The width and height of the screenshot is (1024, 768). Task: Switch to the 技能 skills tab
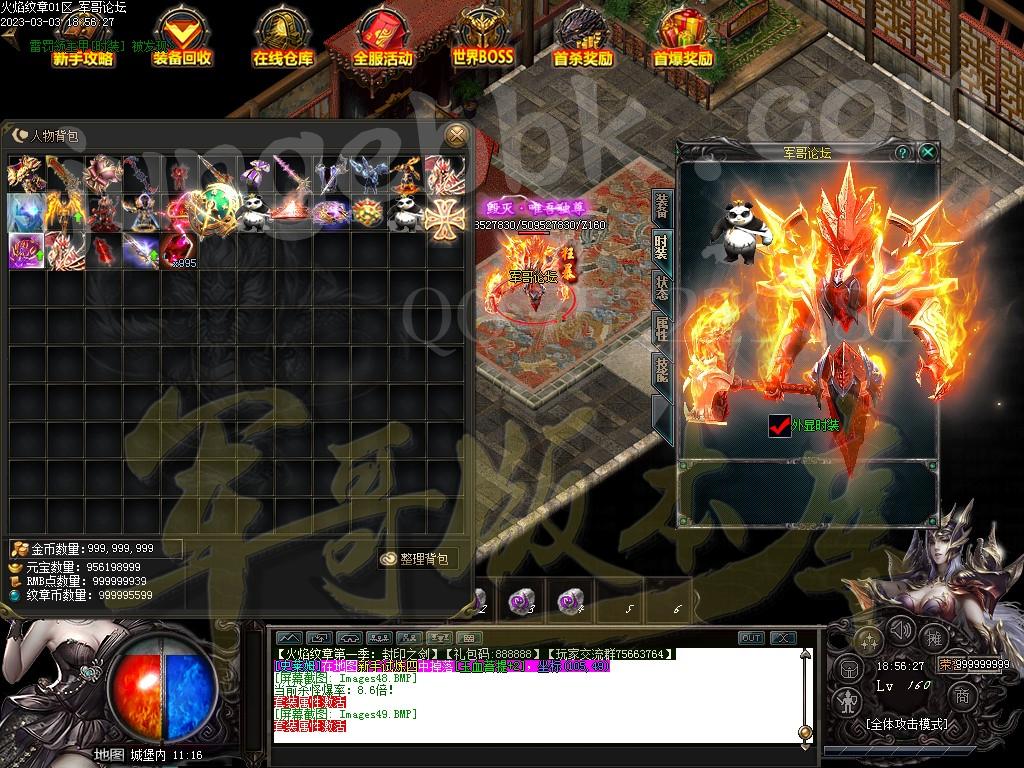click(662, 368)
